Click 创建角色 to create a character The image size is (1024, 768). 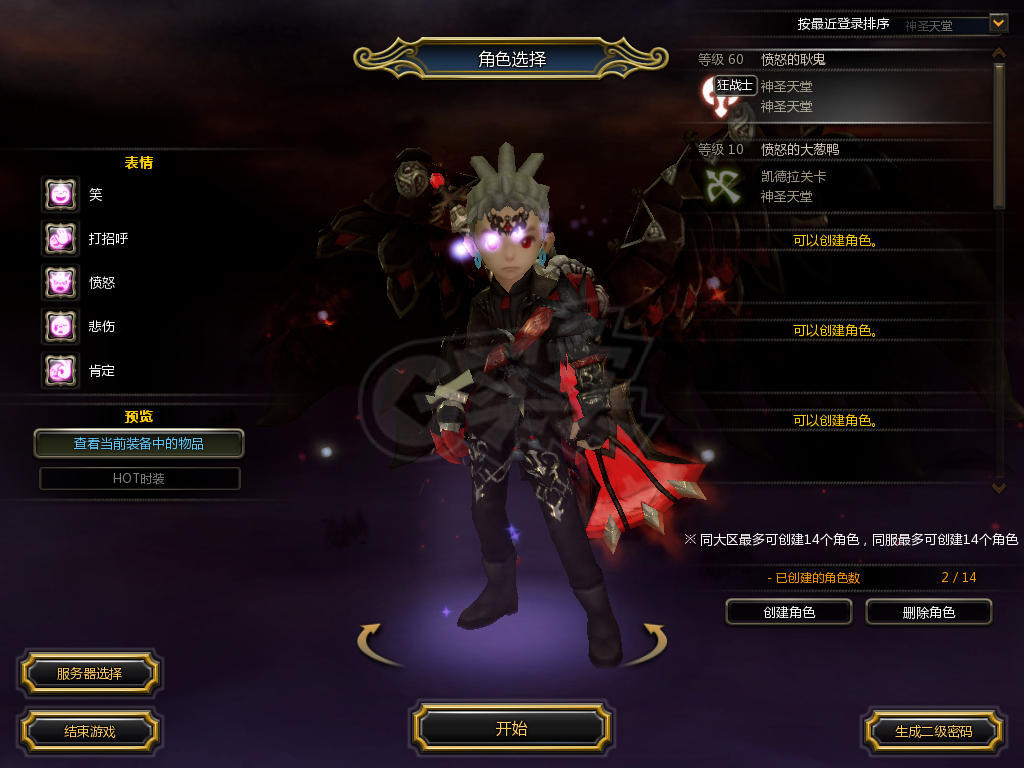[788, 612]
